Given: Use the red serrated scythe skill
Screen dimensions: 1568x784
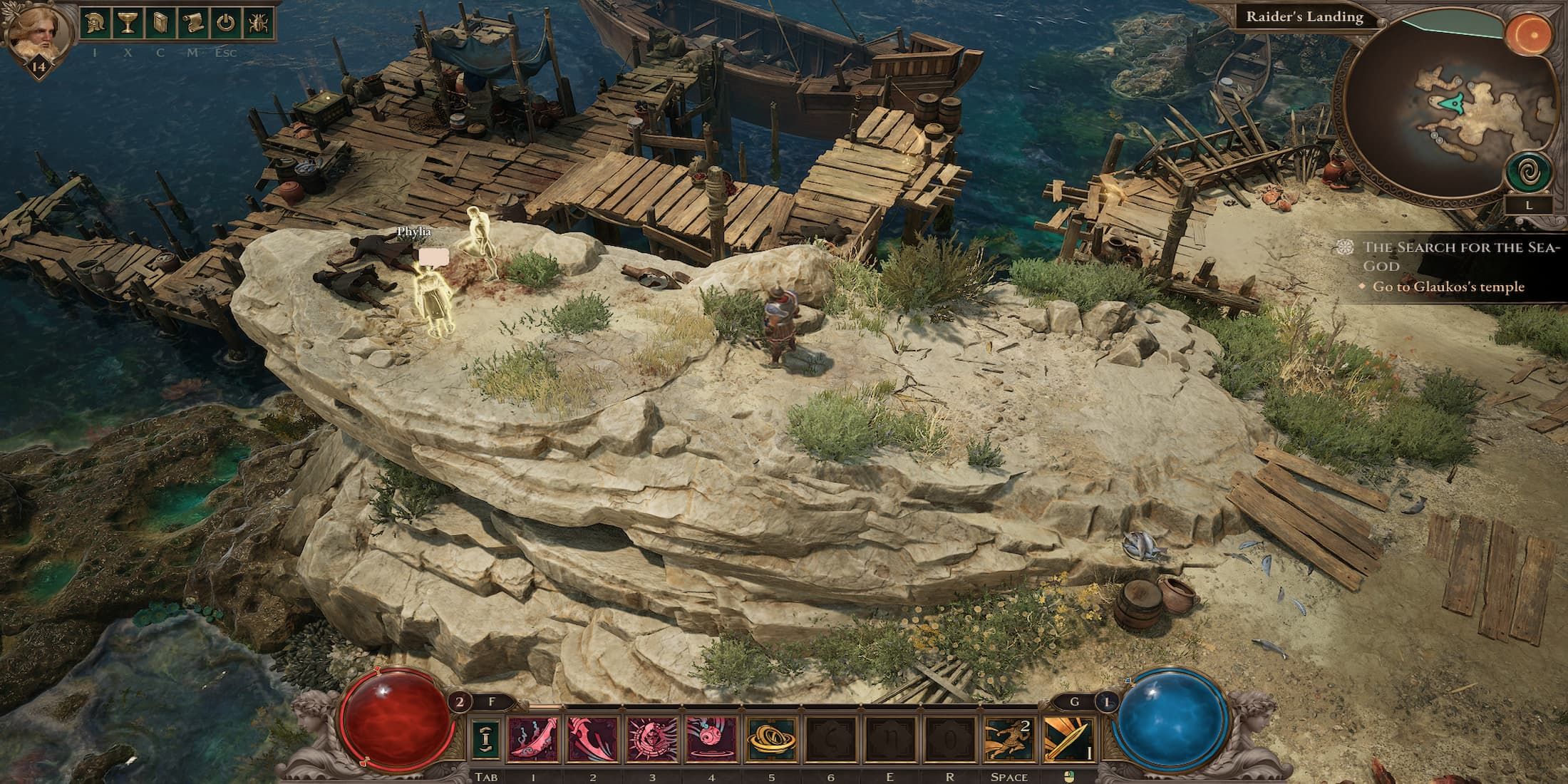Looking at the screenshot, I should coord(593,738).
